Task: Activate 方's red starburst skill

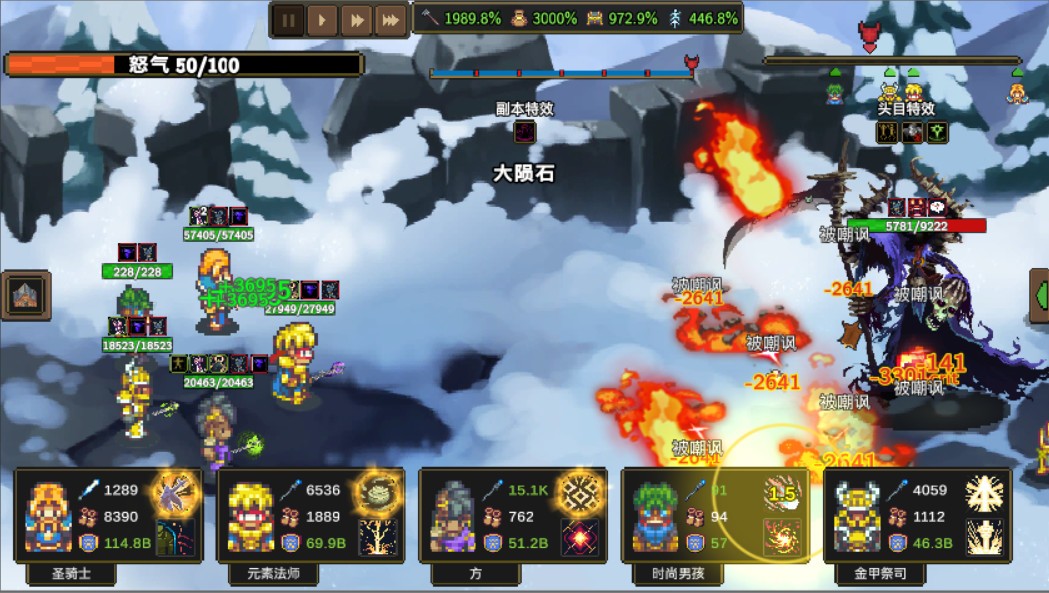Action: pos(580,537)
